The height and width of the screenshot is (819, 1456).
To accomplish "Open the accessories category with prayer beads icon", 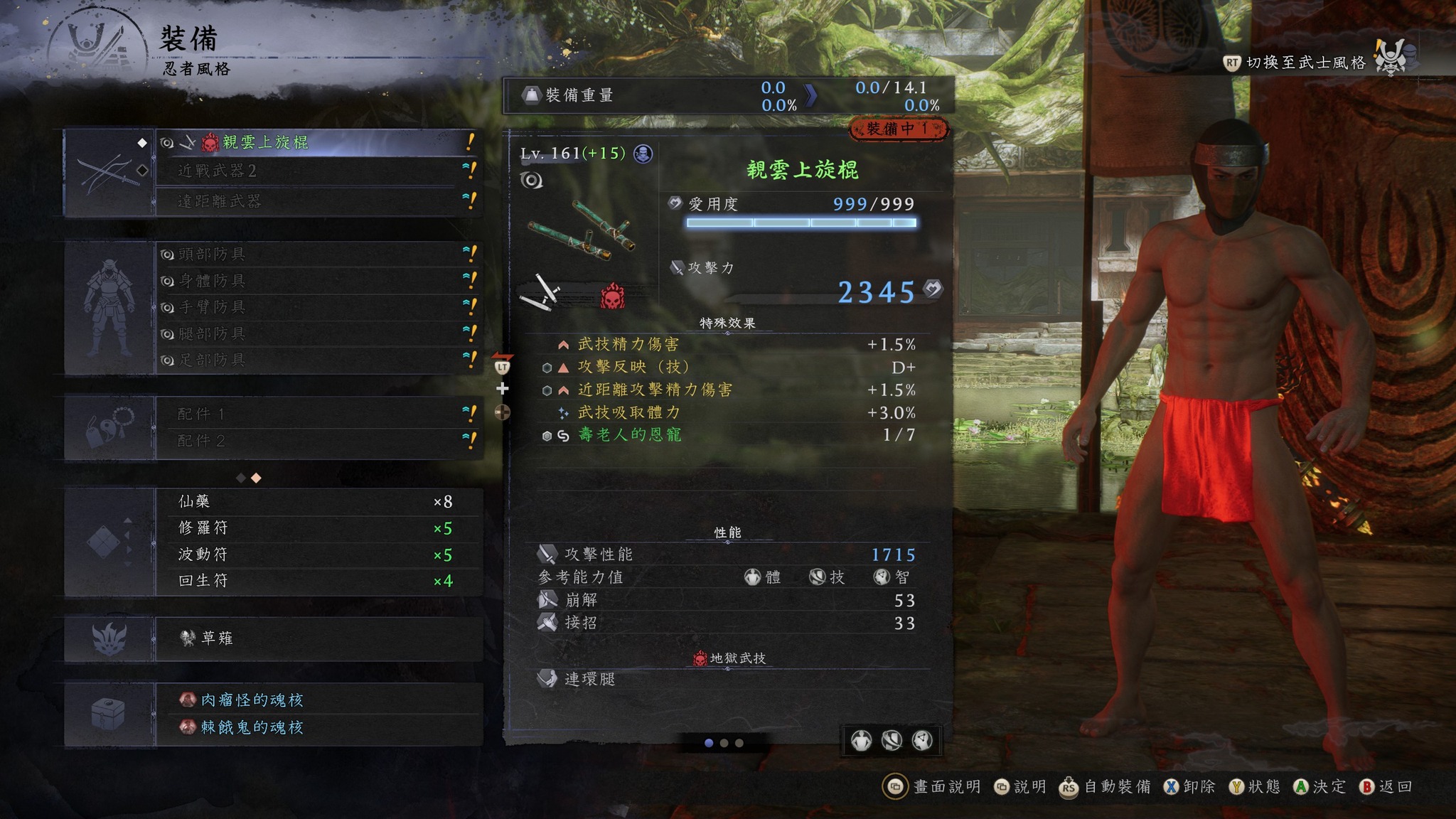I will click(110, 427).
